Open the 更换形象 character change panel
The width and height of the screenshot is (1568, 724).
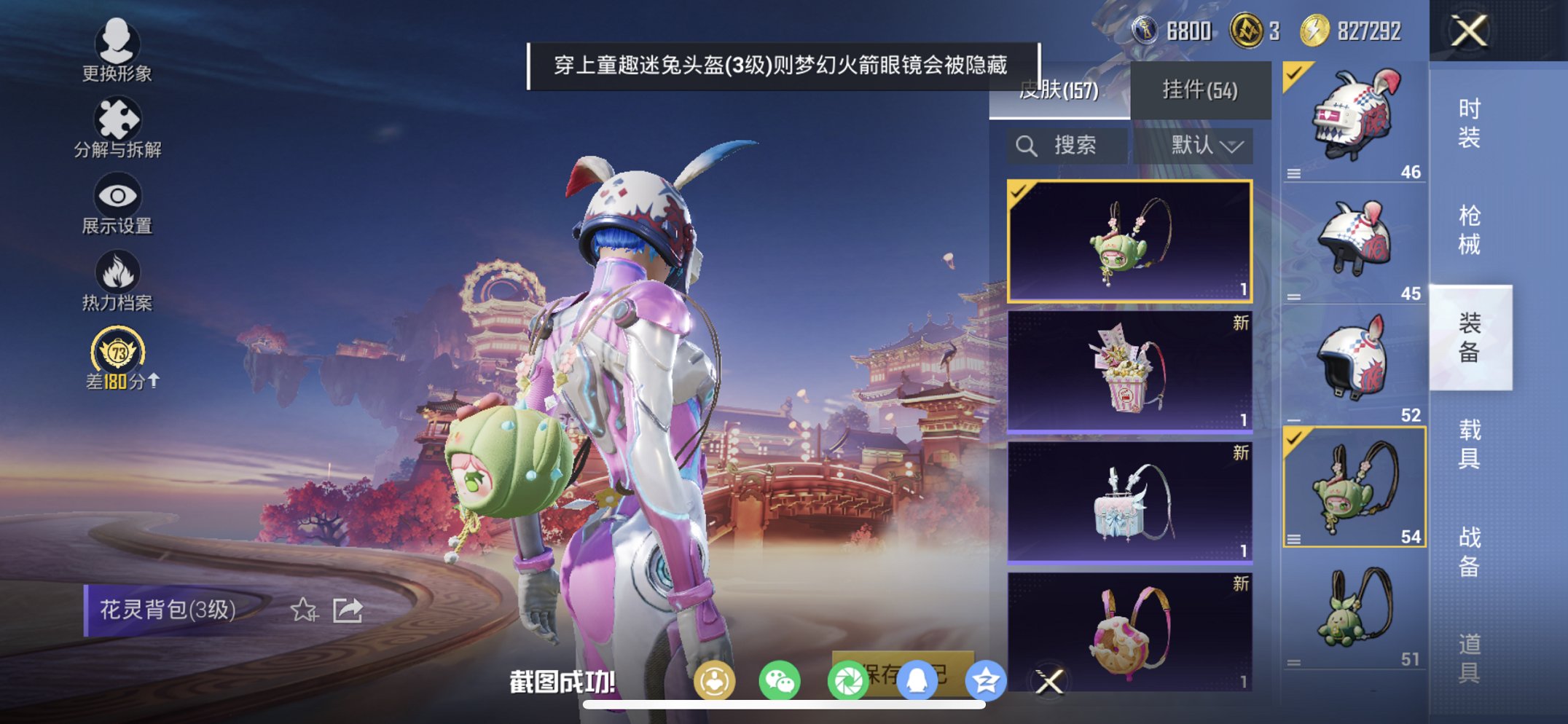(x=119, y=51)
